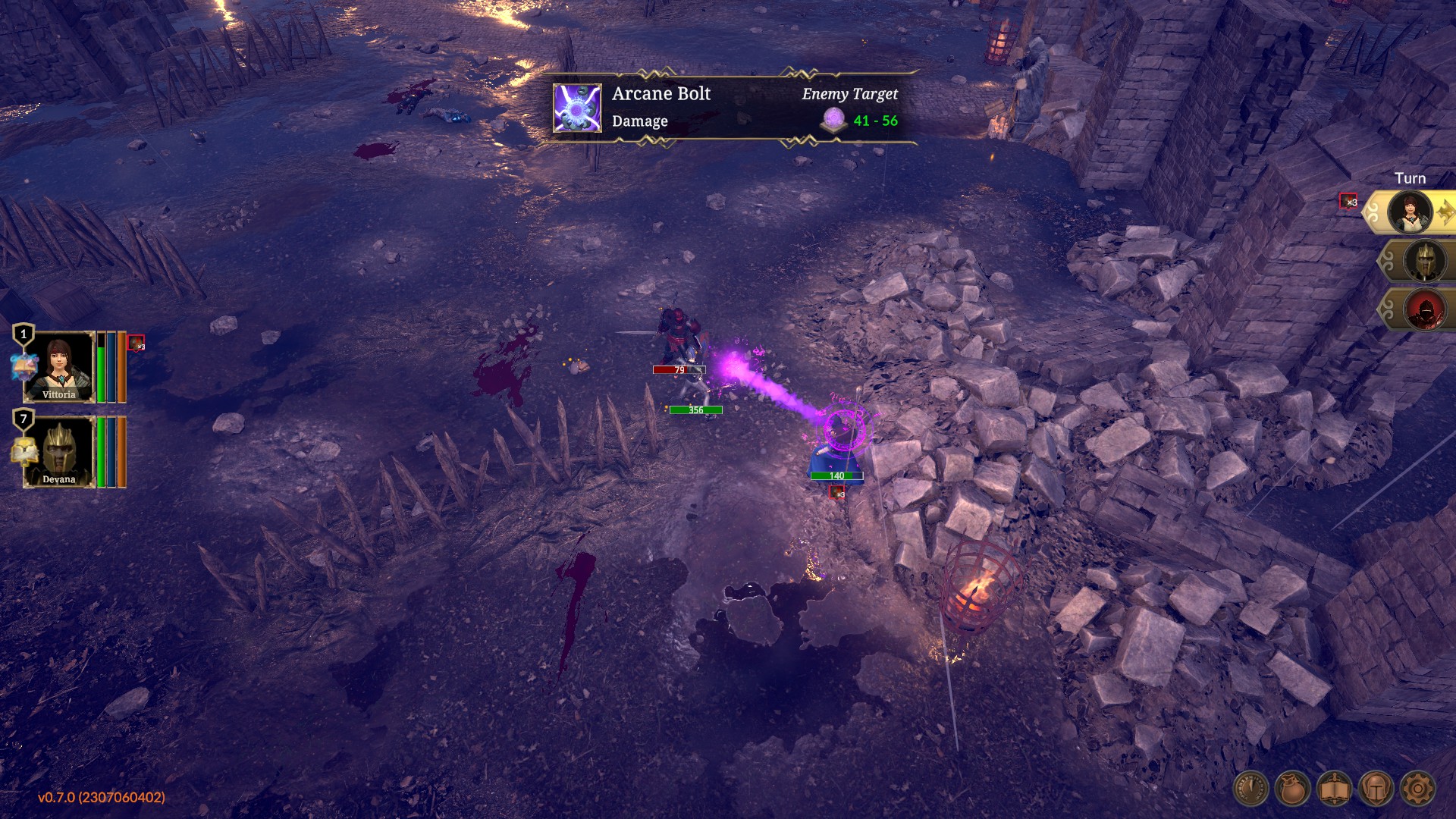Screen dimensions: 1456x819
Task: Click the scroll ornament on the second turn banner
Action: pos(1388,262)
